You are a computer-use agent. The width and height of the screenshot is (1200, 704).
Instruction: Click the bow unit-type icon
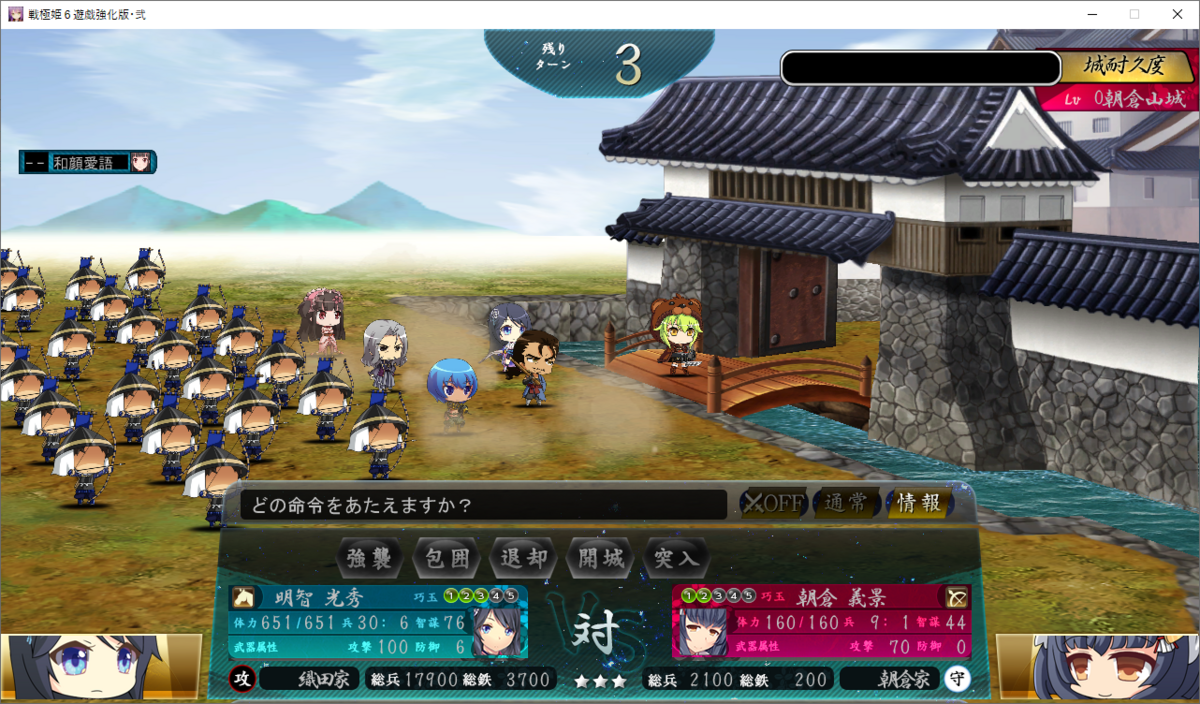[x=957, y=597]
